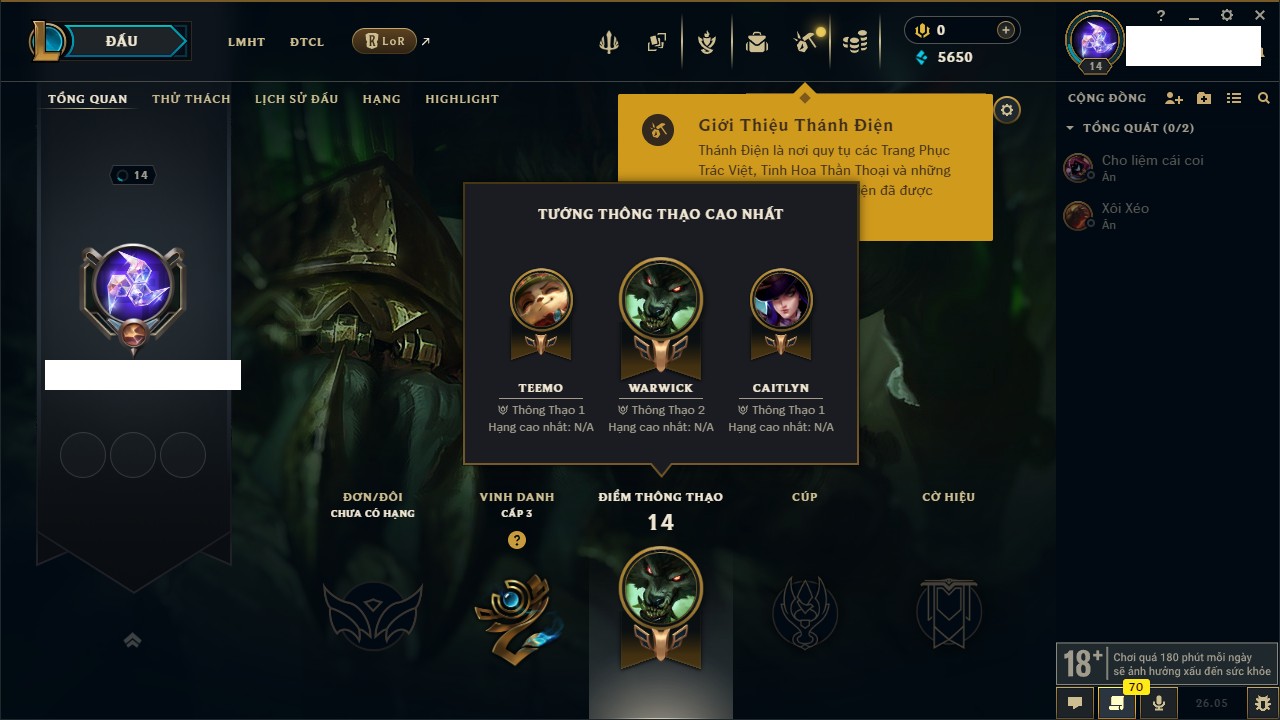Select Teemo's mastery portrait
This screenshot has height=720, width=1280.
(541, 300)
